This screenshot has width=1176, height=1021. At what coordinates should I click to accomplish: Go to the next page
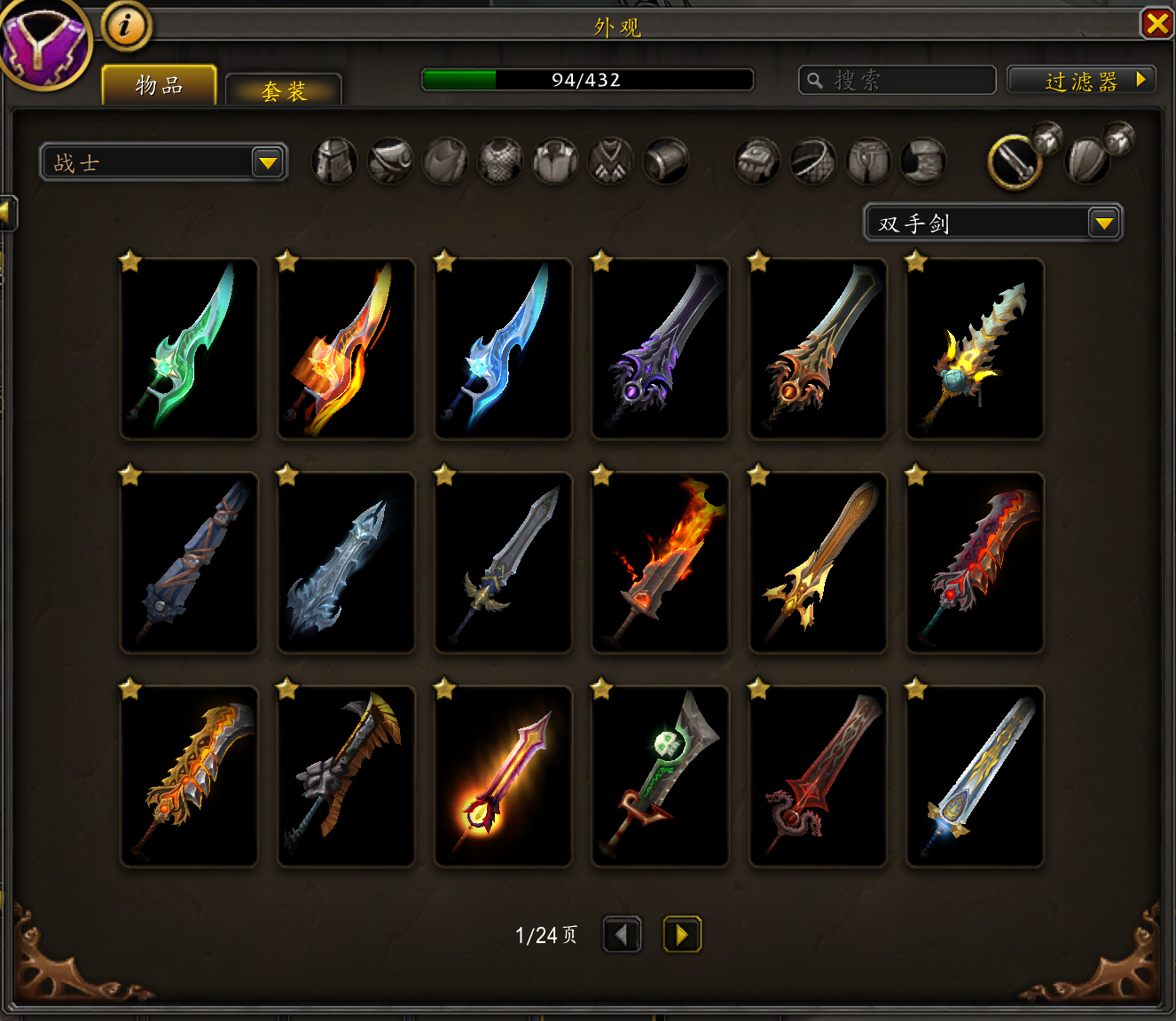pos(682,934)
